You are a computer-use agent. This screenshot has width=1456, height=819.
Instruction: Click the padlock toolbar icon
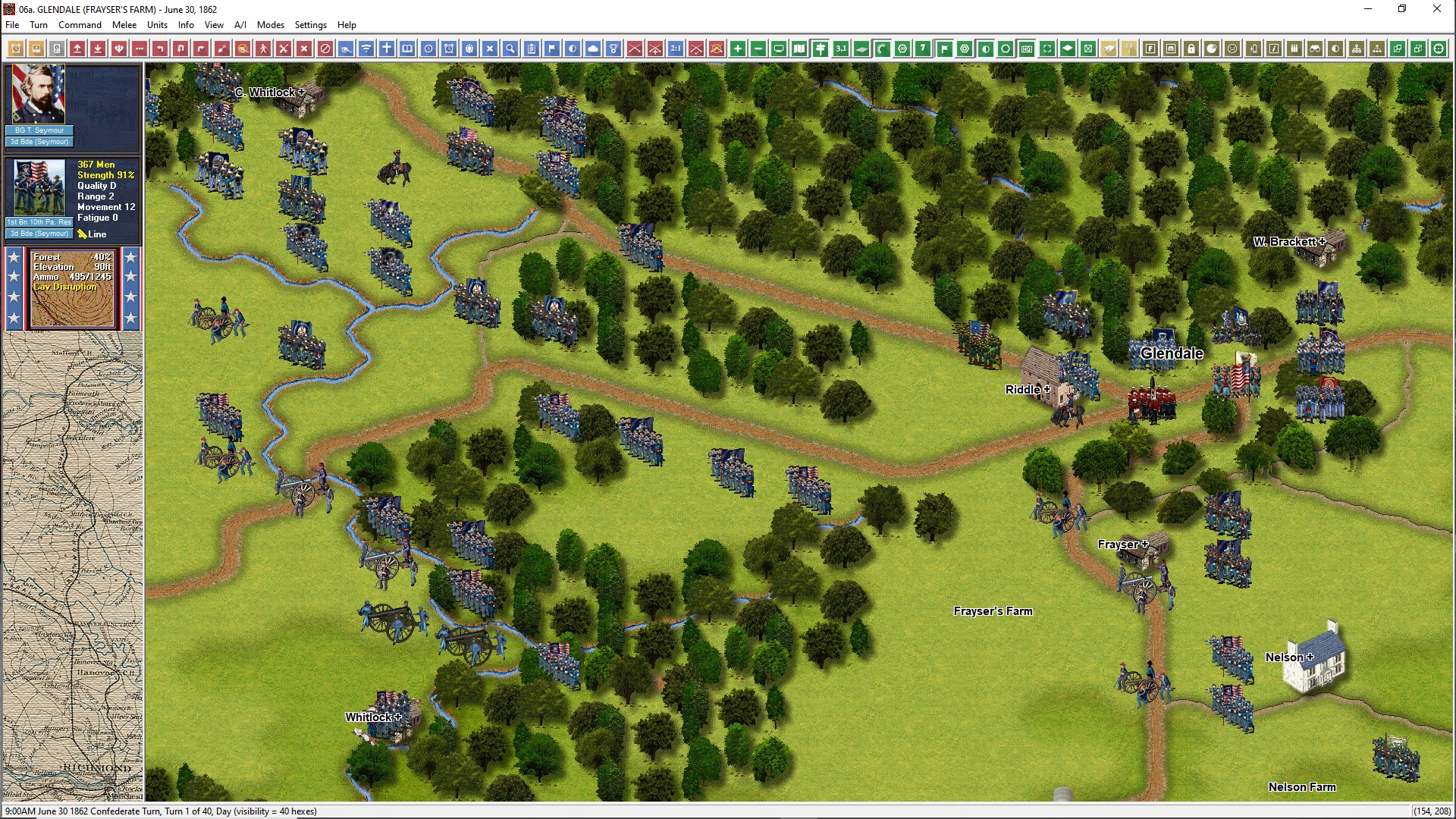tap(1191, 49)
